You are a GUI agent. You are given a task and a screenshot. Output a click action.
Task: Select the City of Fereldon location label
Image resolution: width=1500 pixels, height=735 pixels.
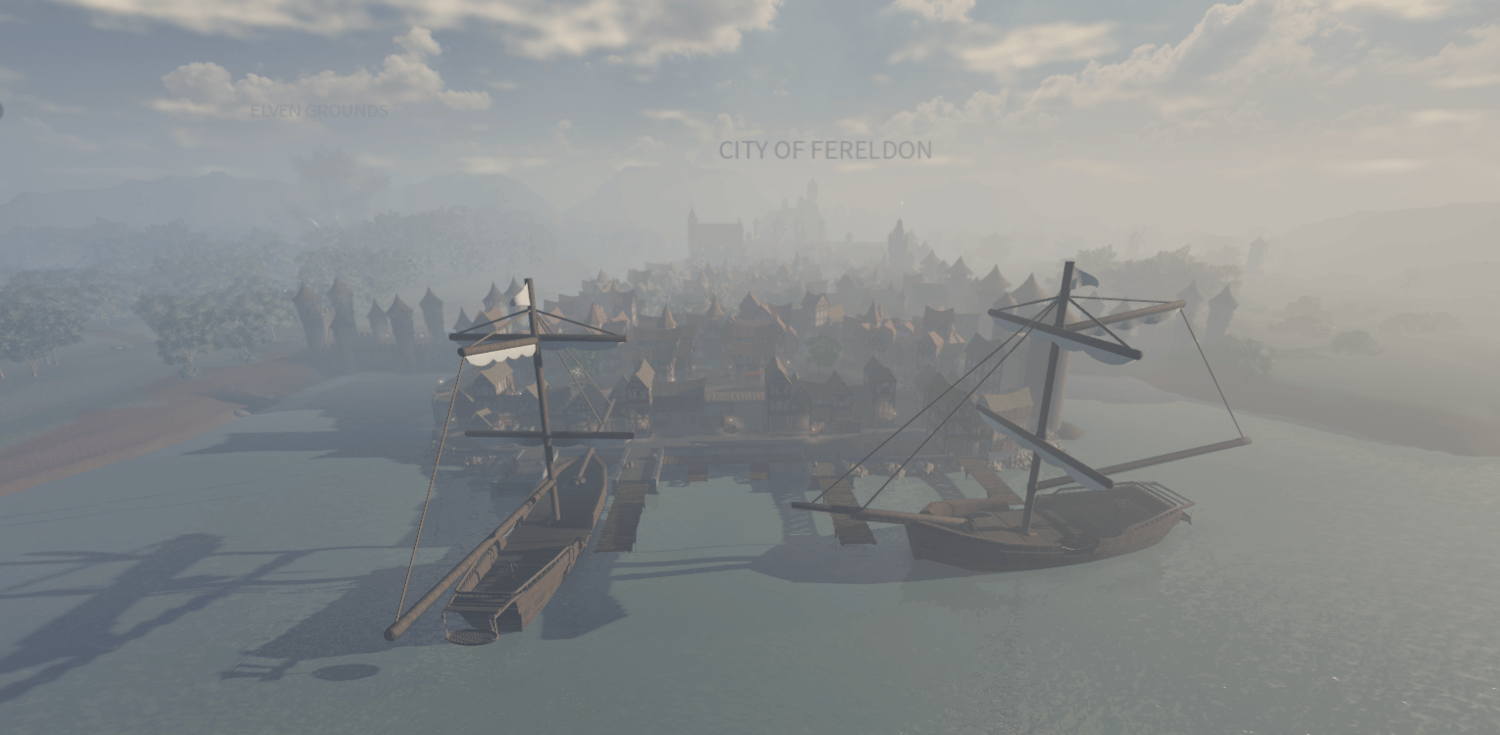(x=825, y=151)
